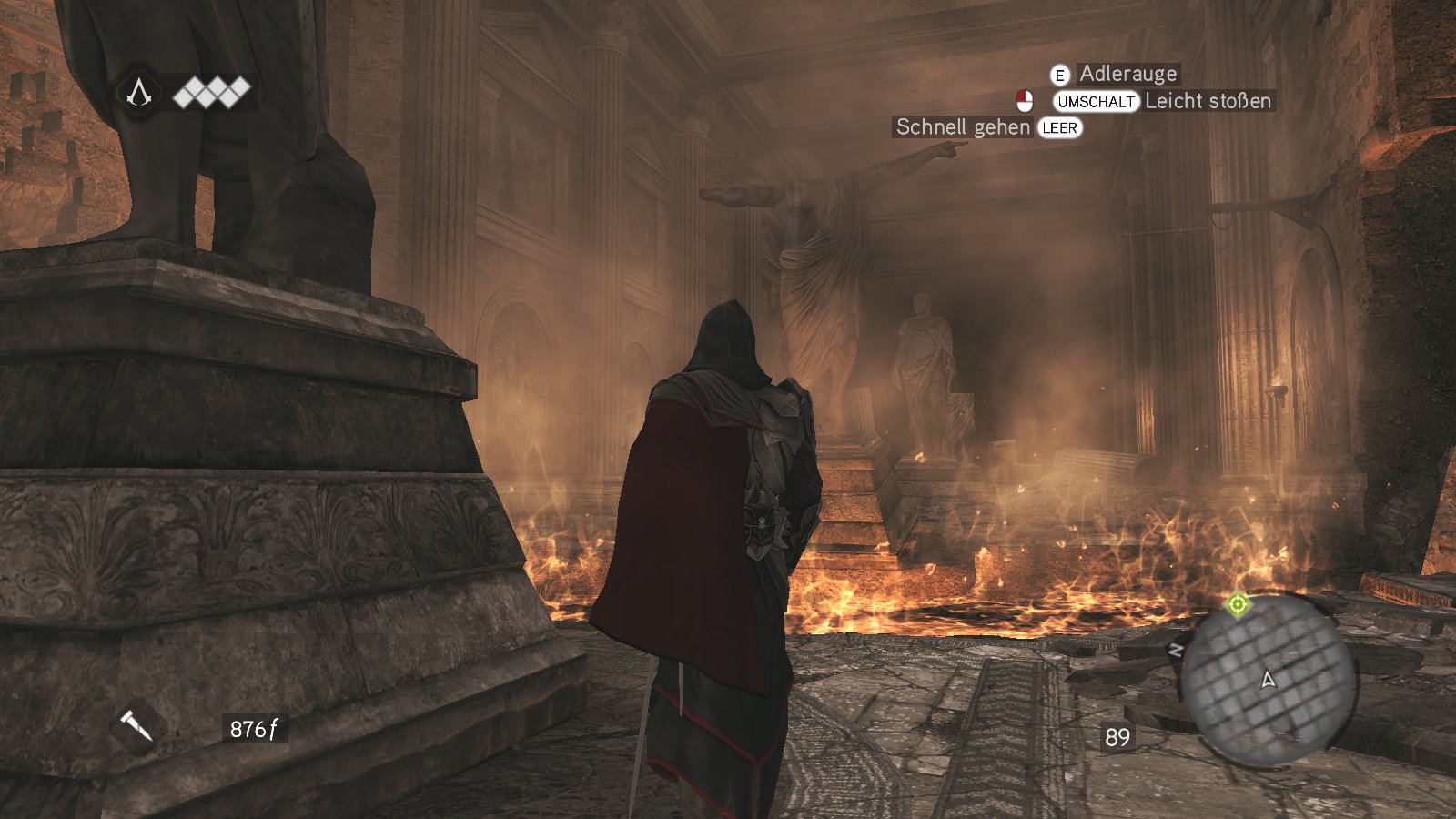Image resolution: width=1456 pixels, height=819 pixels.
Task: Click the green objective marker on minimap
Action: click(x=1238, y=604)
